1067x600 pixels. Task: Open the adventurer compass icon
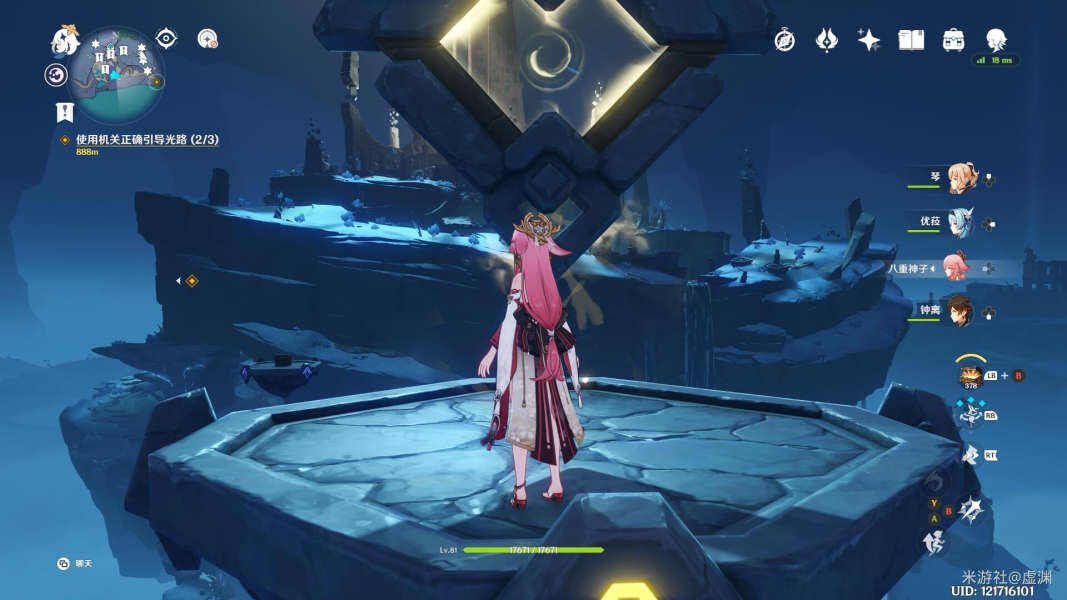point(785,40)
